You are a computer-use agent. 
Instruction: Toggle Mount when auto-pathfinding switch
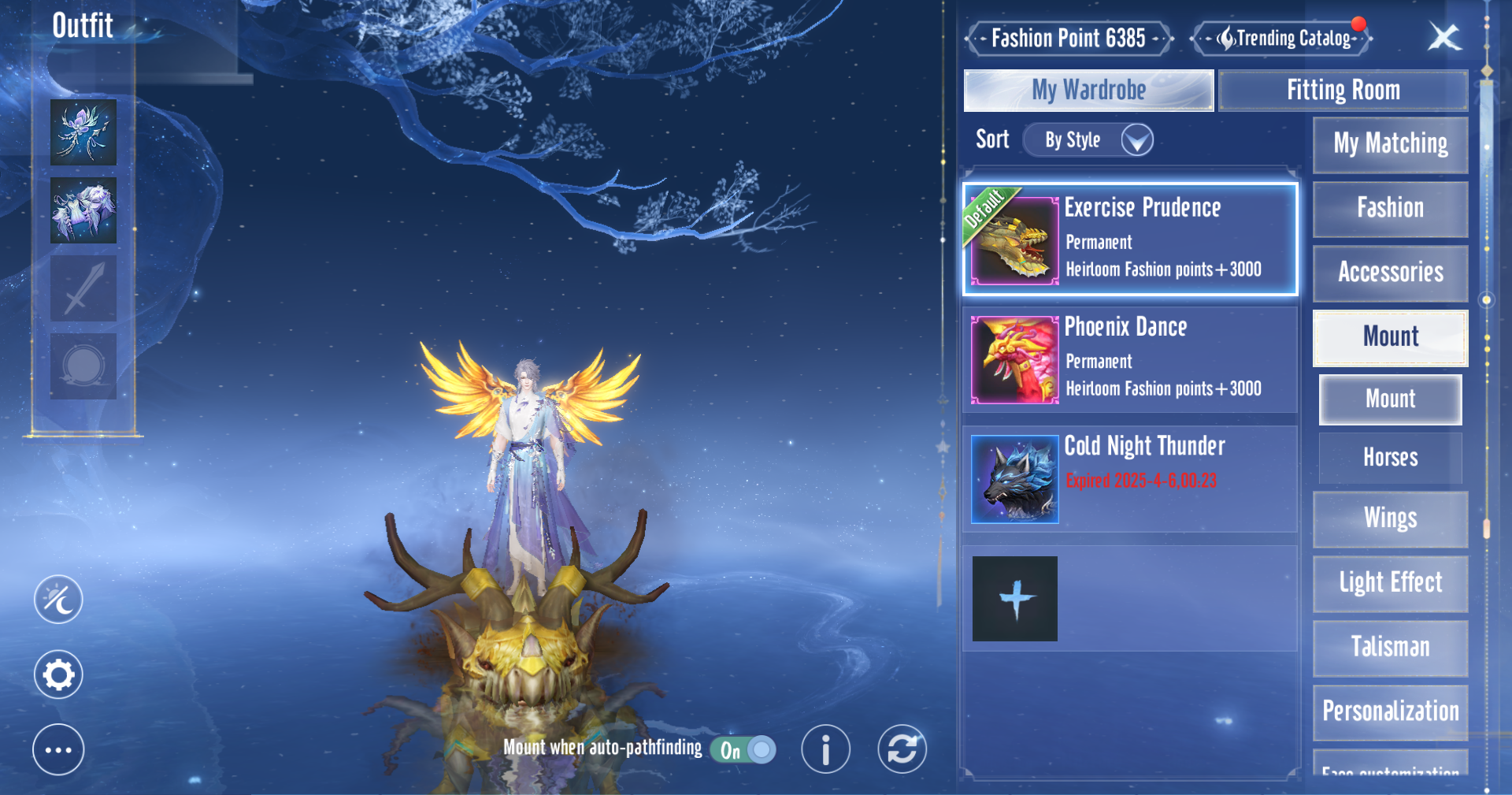click(x=743, y=749)
